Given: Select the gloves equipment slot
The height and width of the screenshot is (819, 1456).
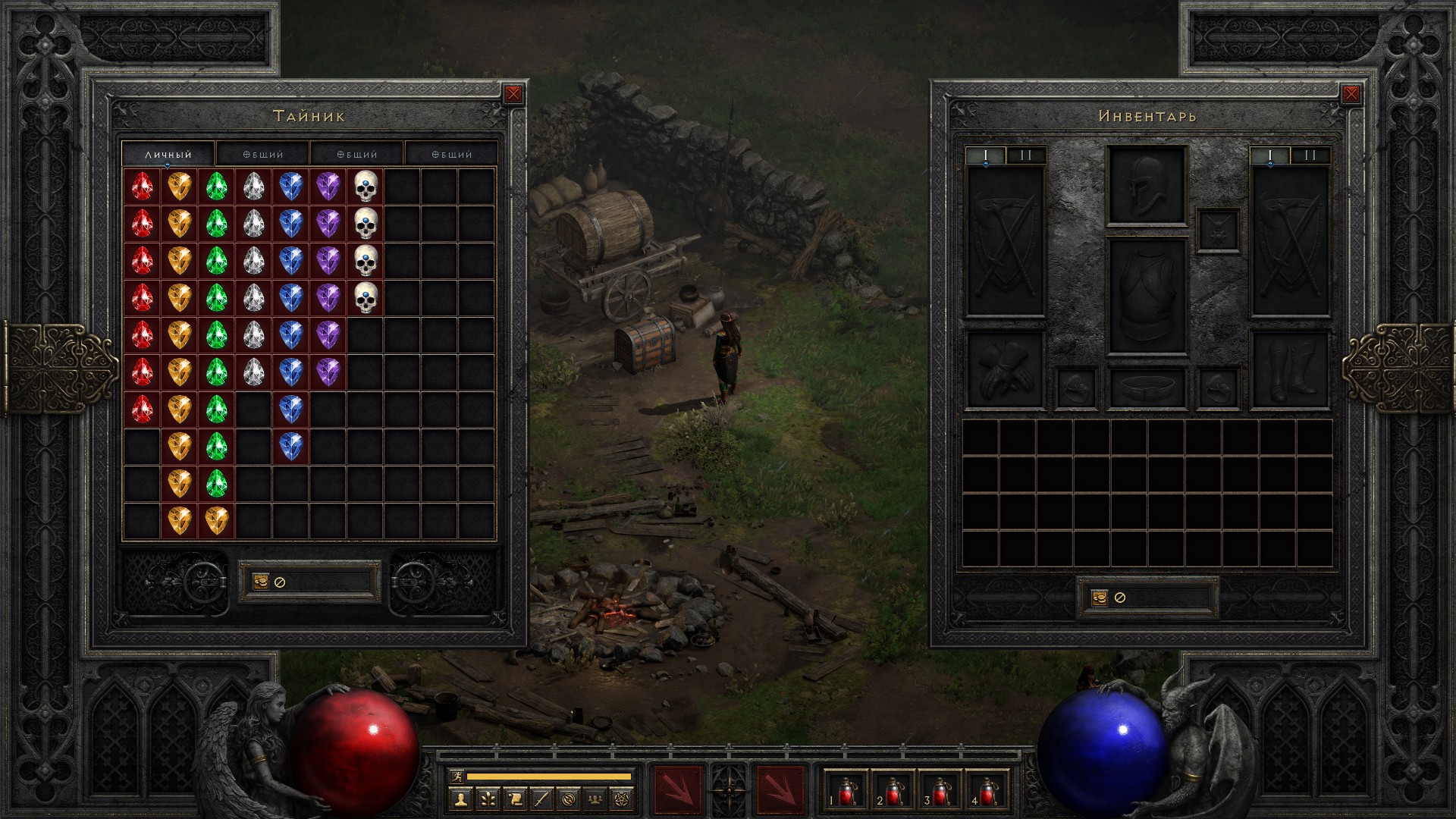Looking at the screenshot, I should pyautogui.click(x=1005, y=370).
